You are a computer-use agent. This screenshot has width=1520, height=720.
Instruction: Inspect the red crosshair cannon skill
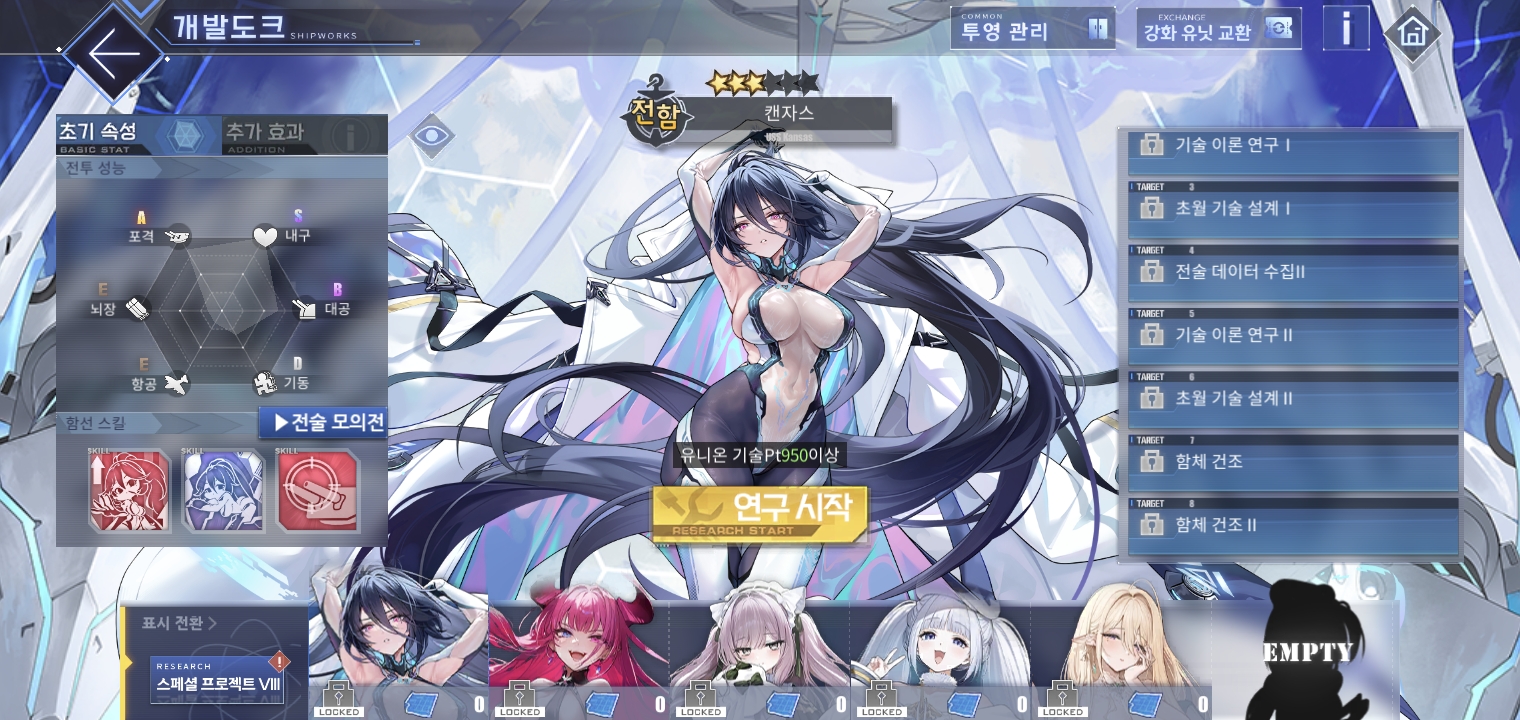click(x=318, y=491)
